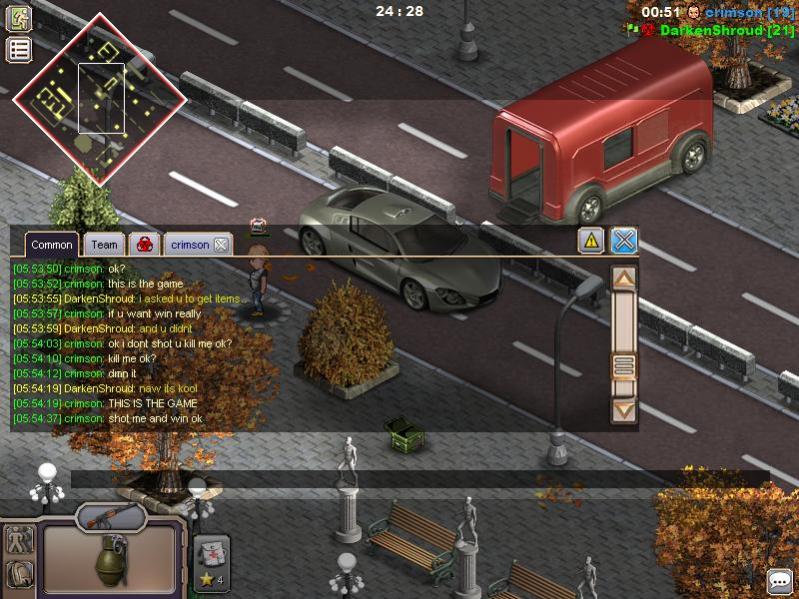799x599 pixels.
Task: Use the first aid medkit item
Action: tap(212, 552)
